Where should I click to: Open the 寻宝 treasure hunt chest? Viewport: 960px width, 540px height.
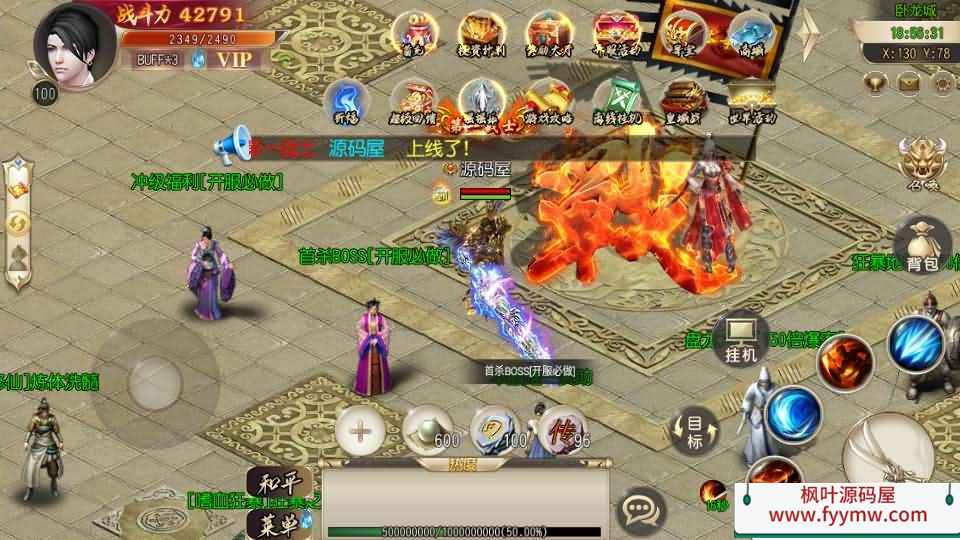coord(684,35)
